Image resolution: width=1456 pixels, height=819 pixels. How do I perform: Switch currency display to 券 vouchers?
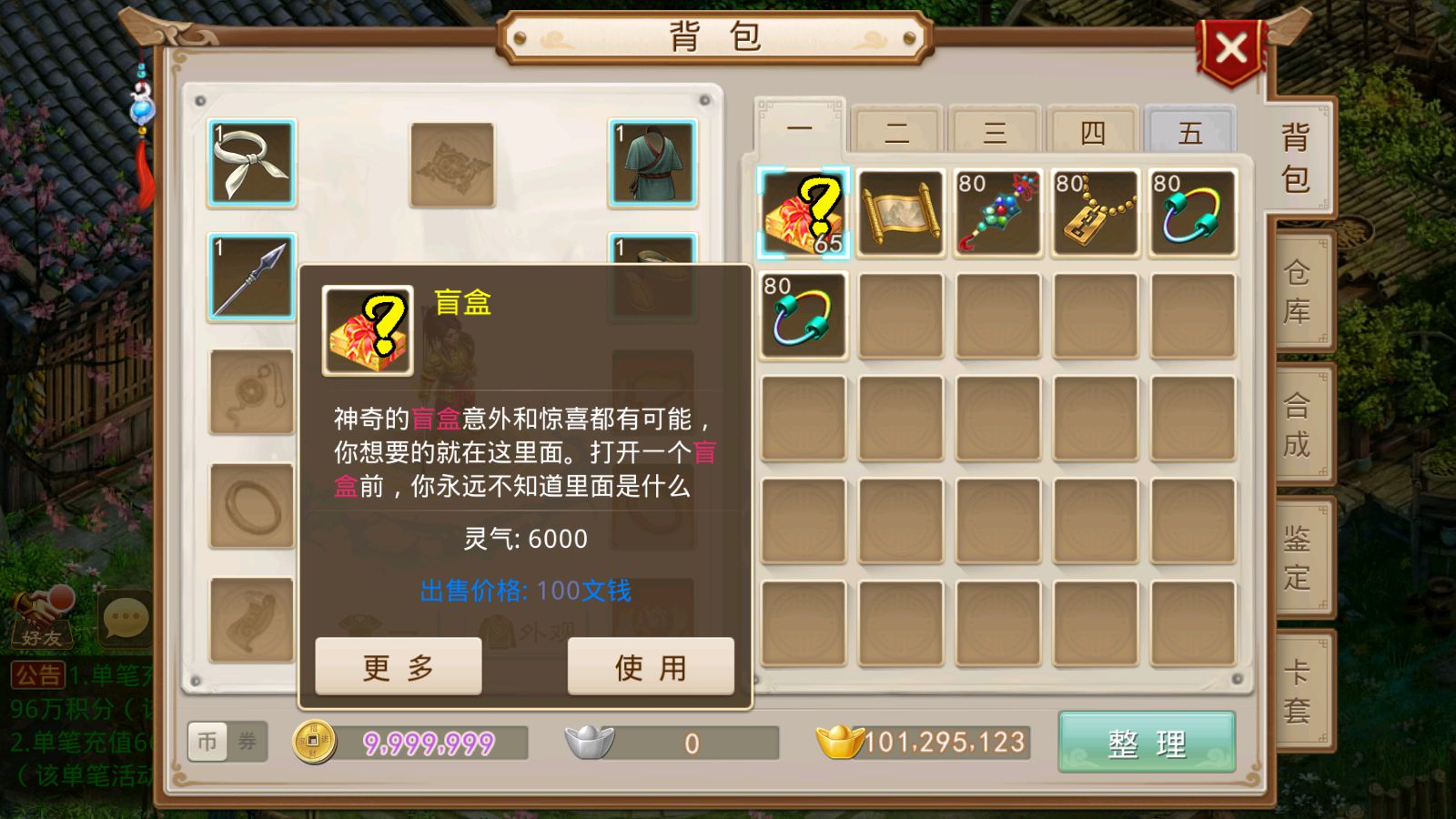(x=248, y=743)
